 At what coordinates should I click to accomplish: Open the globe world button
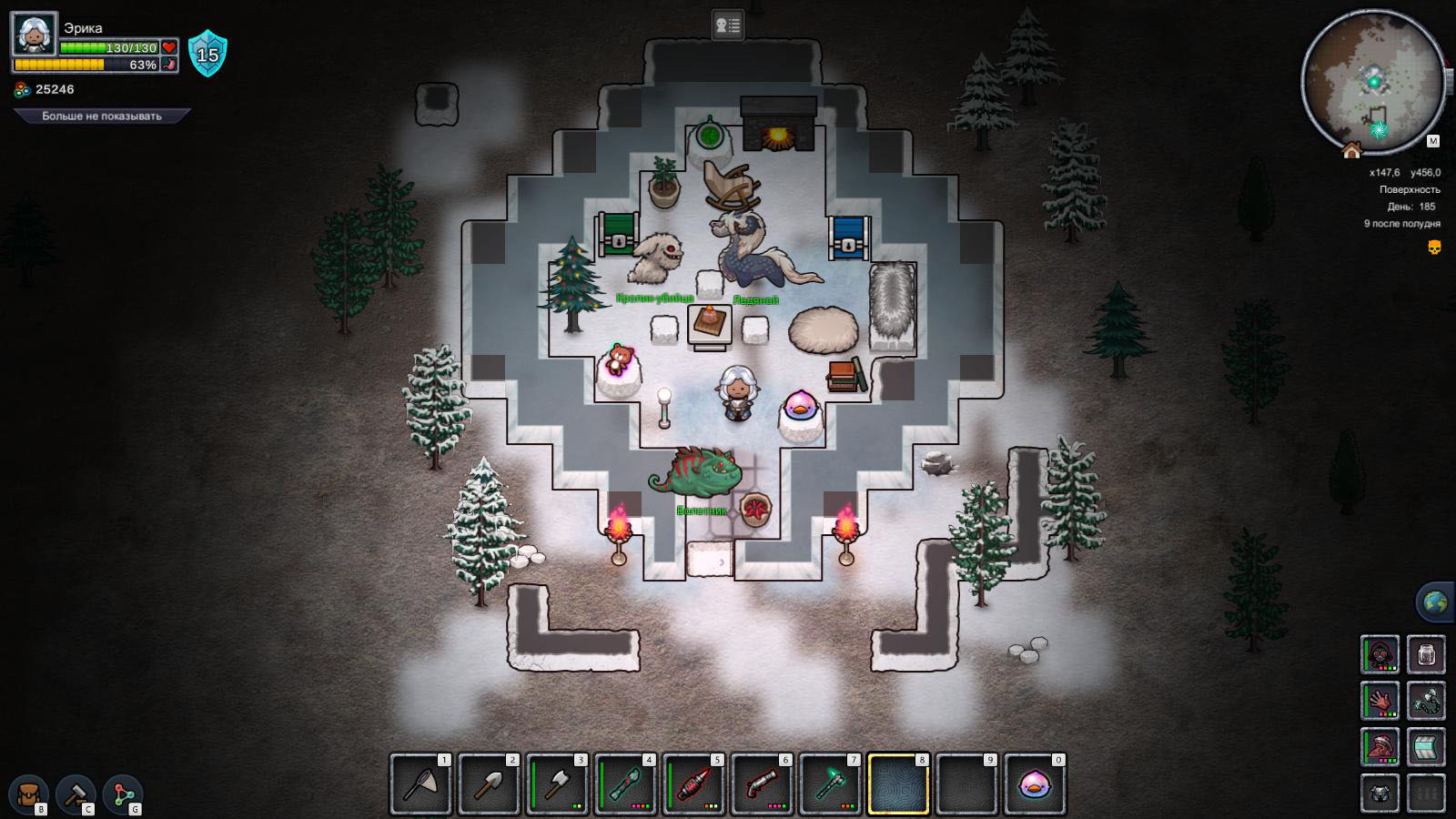(x=1435, y=602)
